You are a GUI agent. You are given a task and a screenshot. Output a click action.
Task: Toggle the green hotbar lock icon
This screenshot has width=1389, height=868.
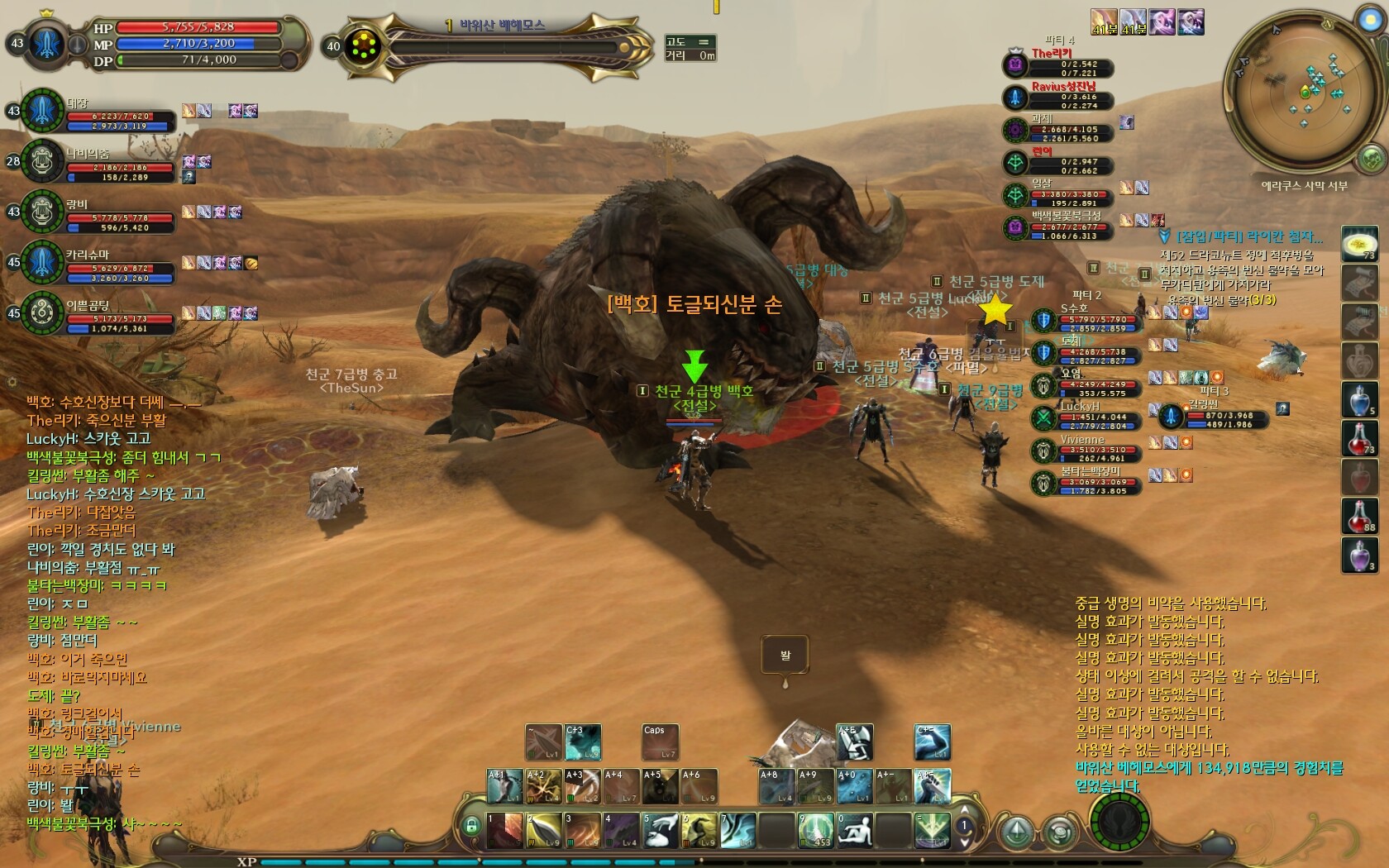click(x=471, y=825)
